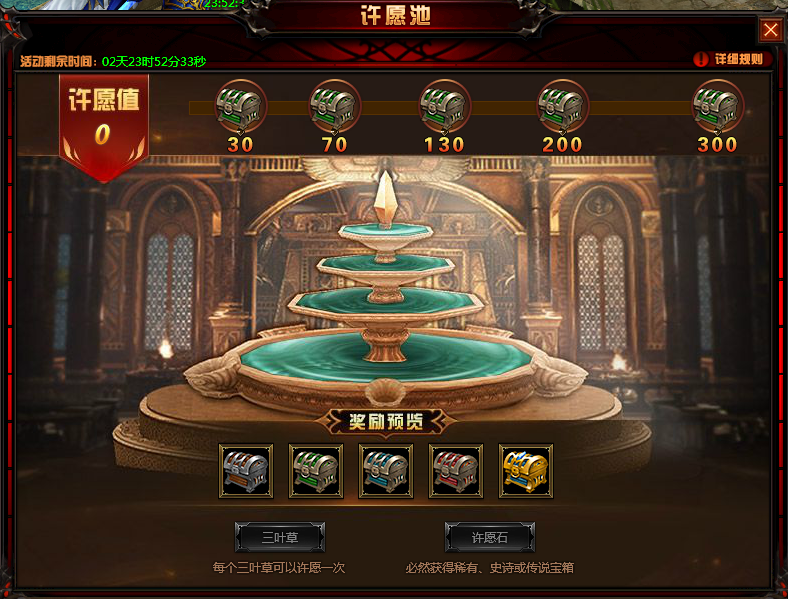Select the milestone chest marked 130

(x=444, y=105)
